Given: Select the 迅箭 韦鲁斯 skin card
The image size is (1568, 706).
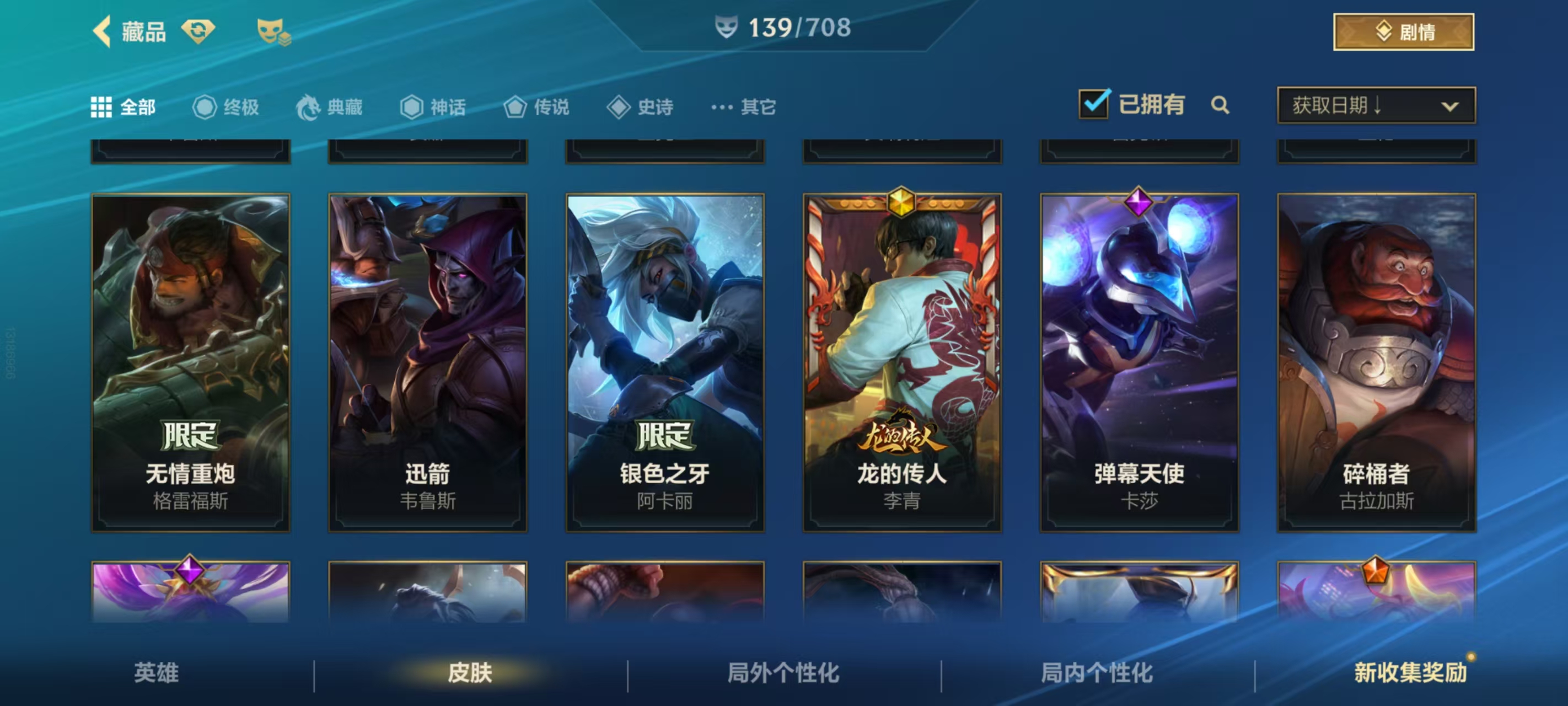Looking at the screenshot, I should click(x=428, y=362).
